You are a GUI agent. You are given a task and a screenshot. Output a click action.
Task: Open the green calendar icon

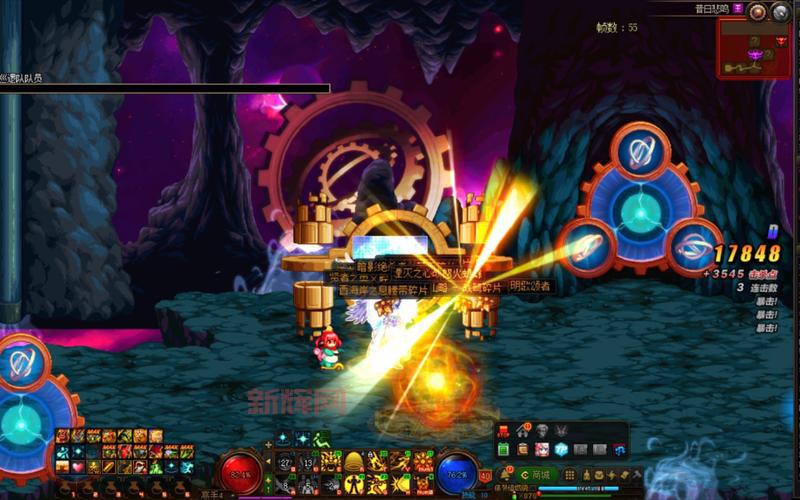pos(504,449)
